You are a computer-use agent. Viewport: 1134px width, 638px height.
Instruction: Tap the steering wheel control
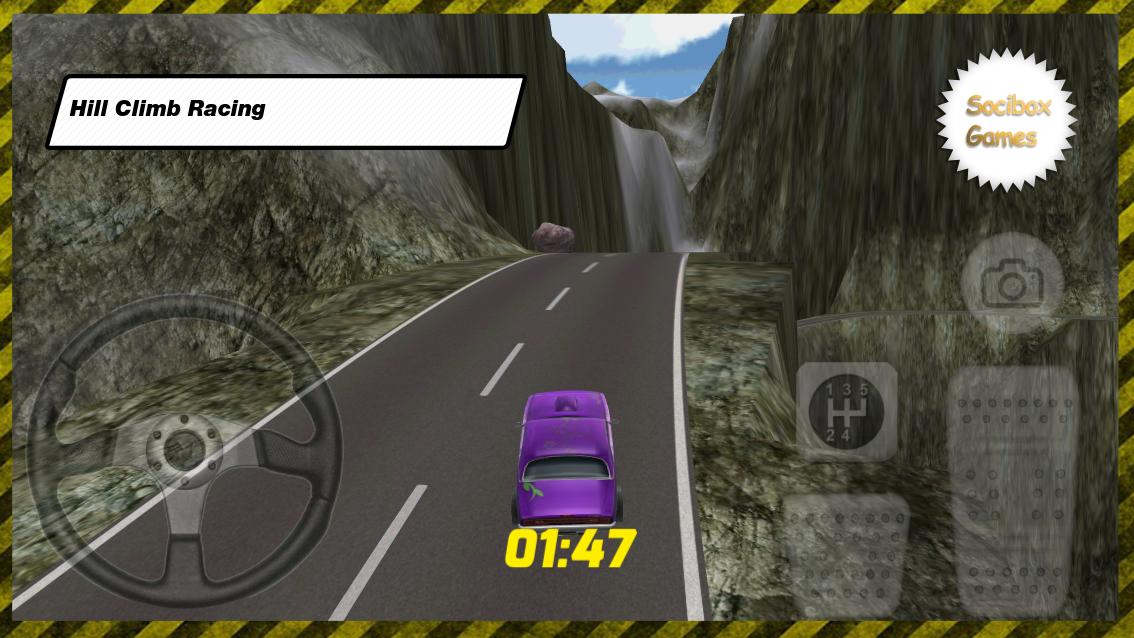(183, 450)
